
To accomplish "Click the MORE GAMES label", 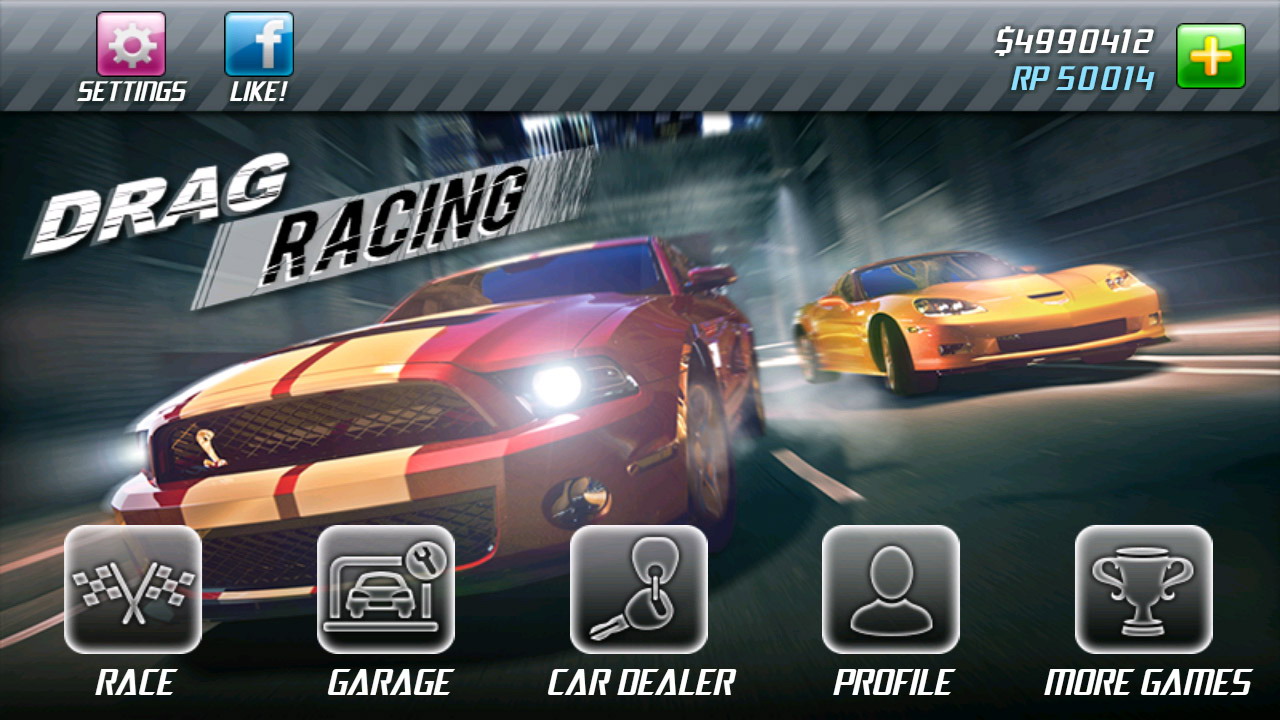I will click(x=1147, y=685).
